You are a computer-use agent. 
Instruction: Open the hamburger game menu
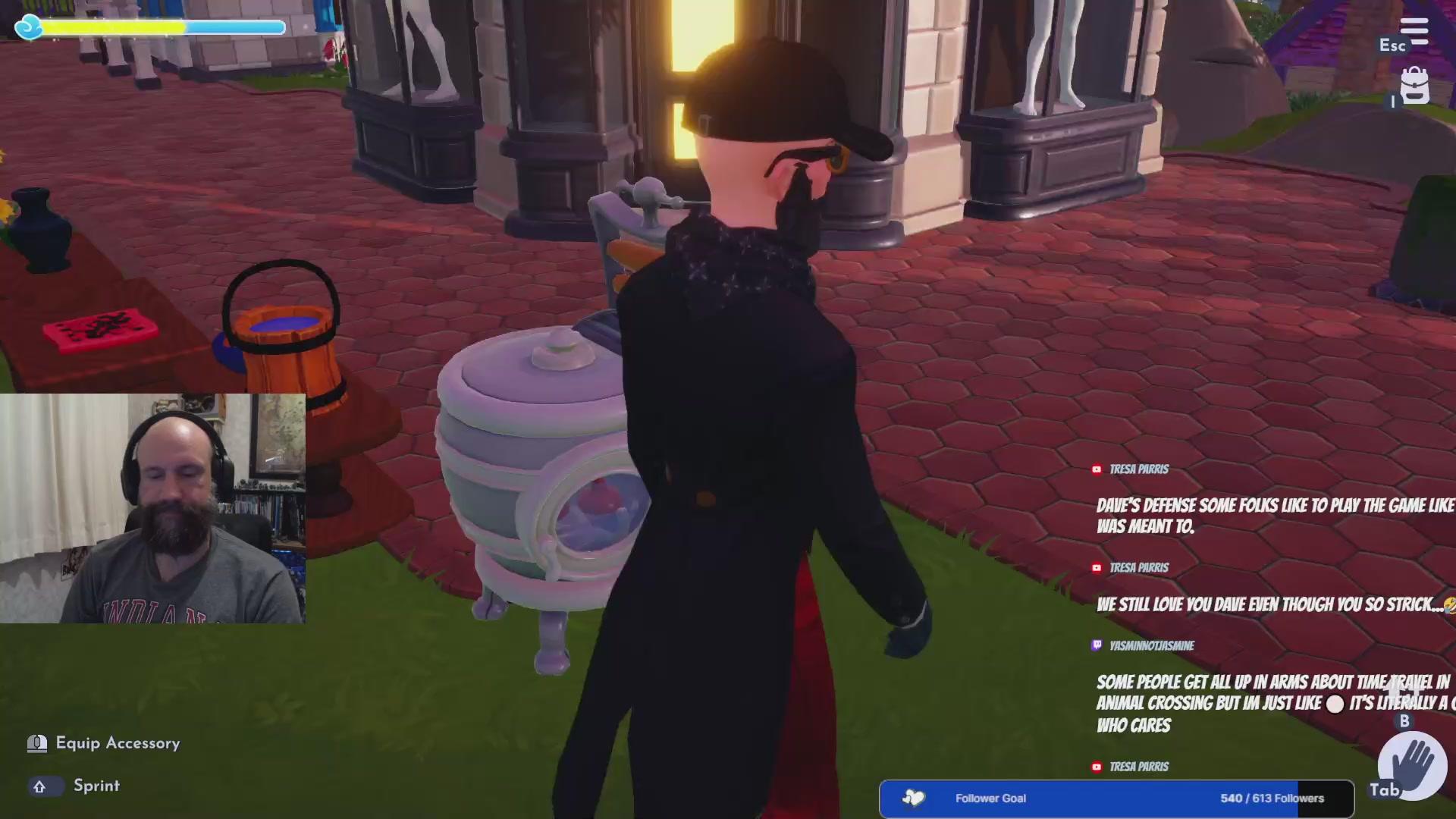(1415, 30)
